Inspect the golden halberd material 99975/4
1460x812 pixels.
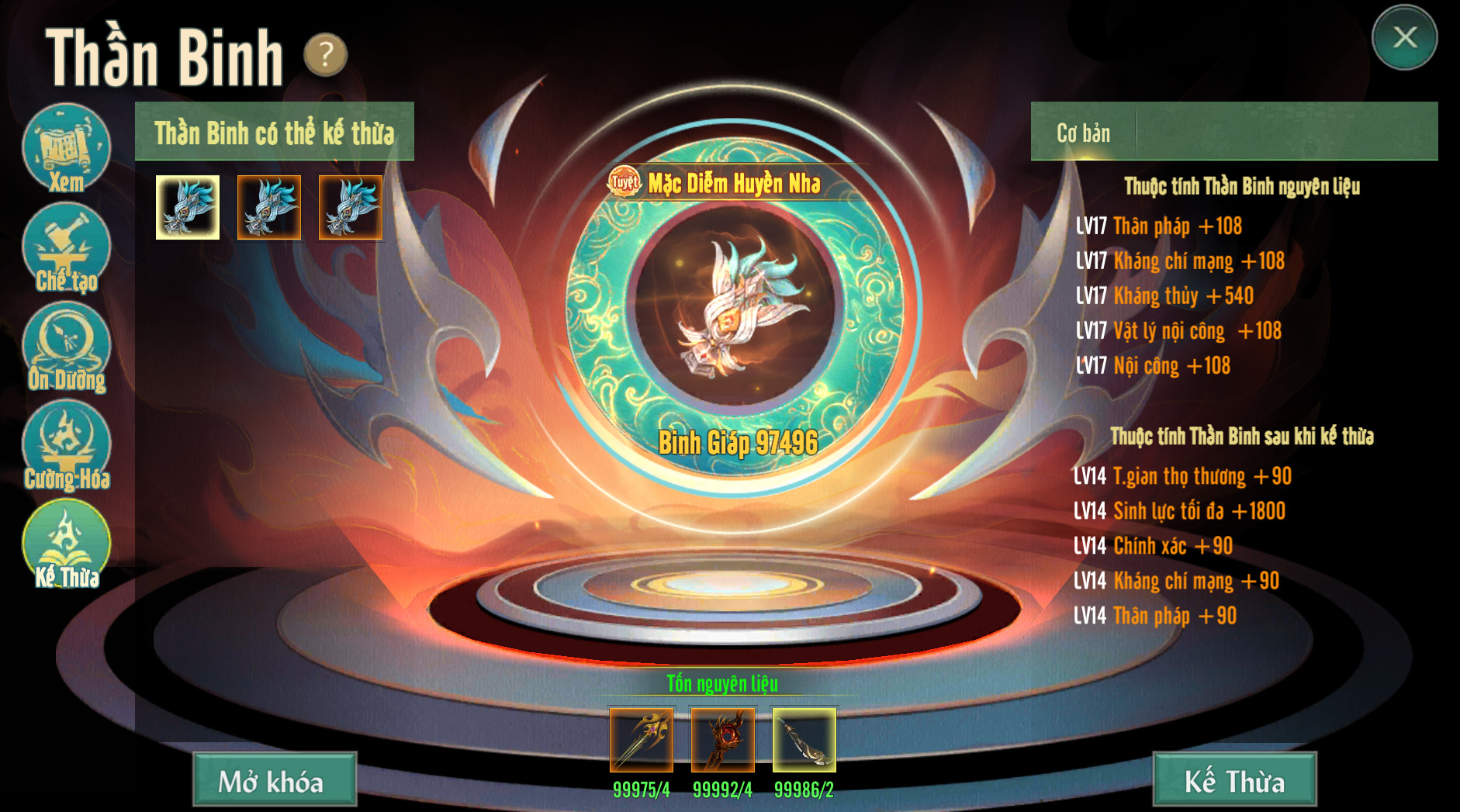pos(642,739)
